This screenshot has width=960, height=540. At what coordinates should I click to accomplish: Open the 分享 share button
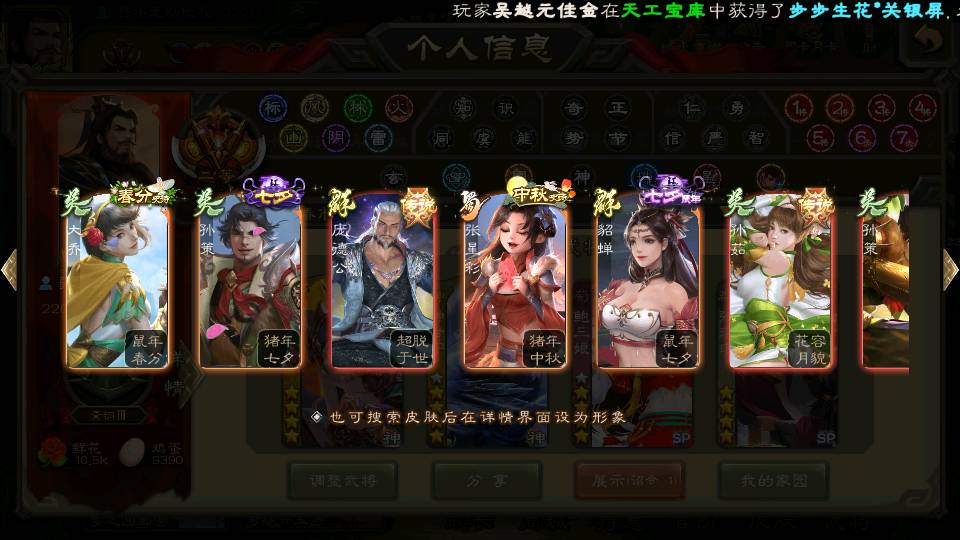click(x=487, y=480)
